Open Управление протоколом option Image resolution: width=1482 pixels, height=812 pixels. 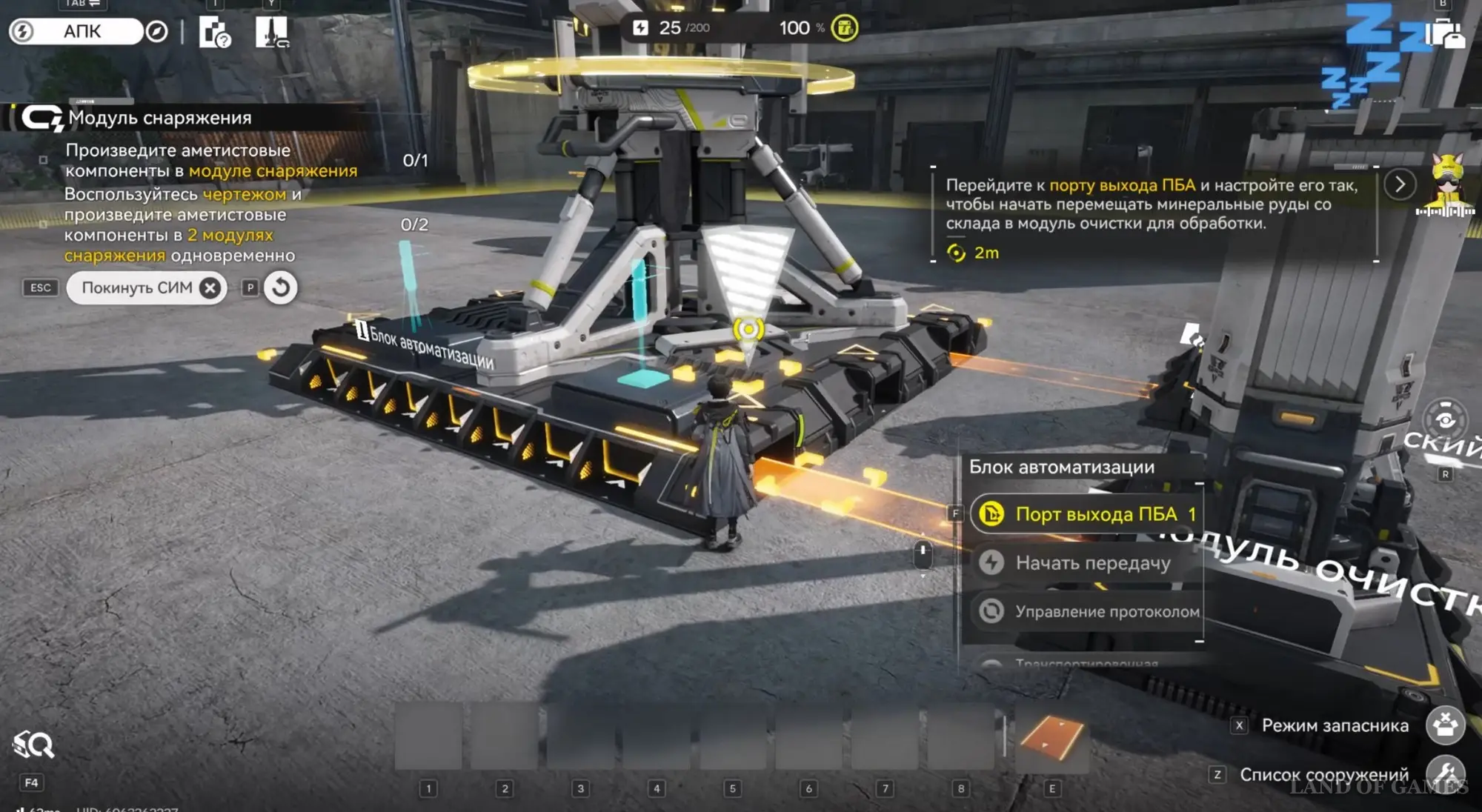click(x=1086, y=611)
